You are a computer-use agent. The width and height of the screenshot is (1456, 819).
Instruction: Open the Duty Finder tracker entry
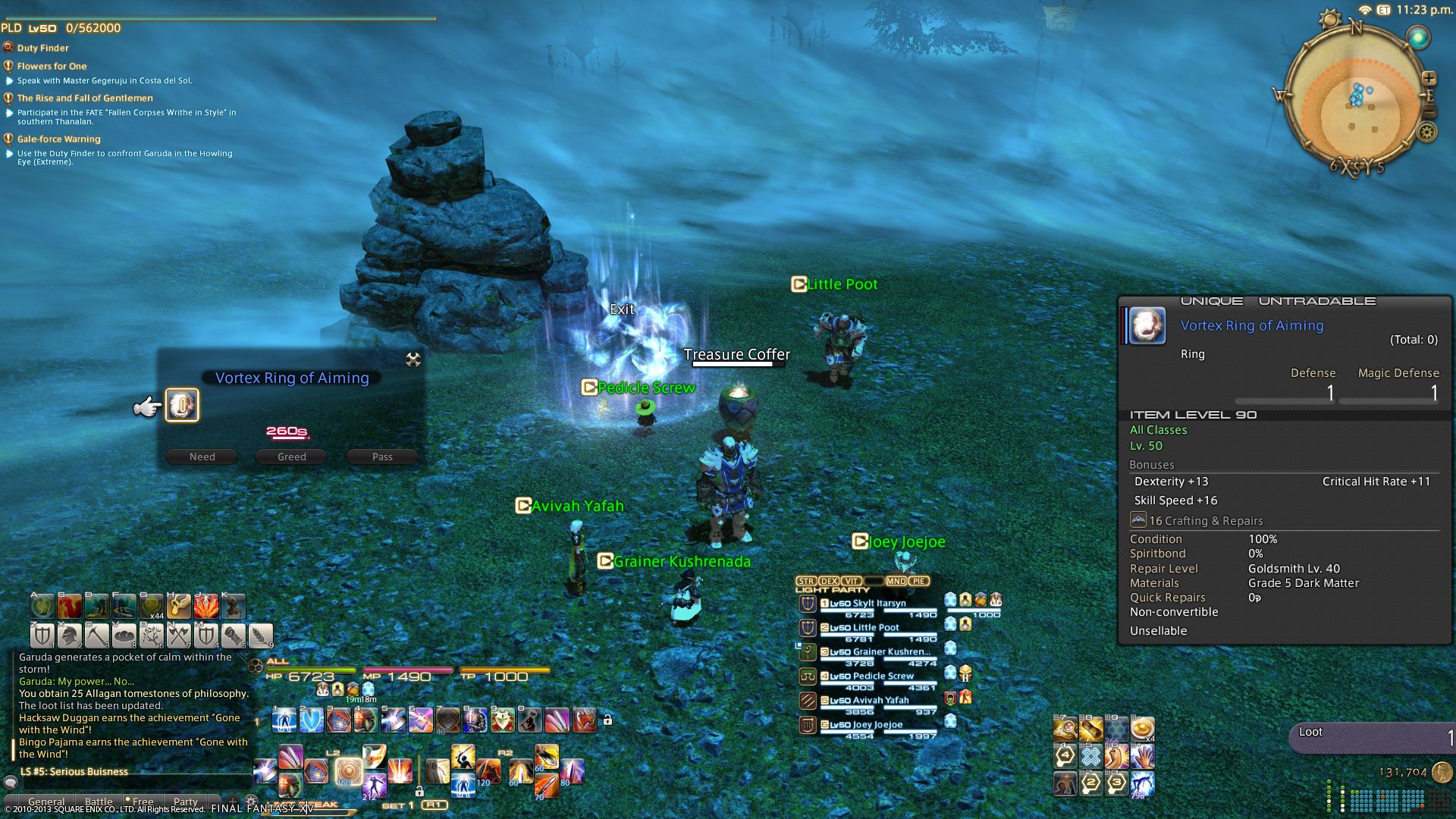click(x=42, y=48)
